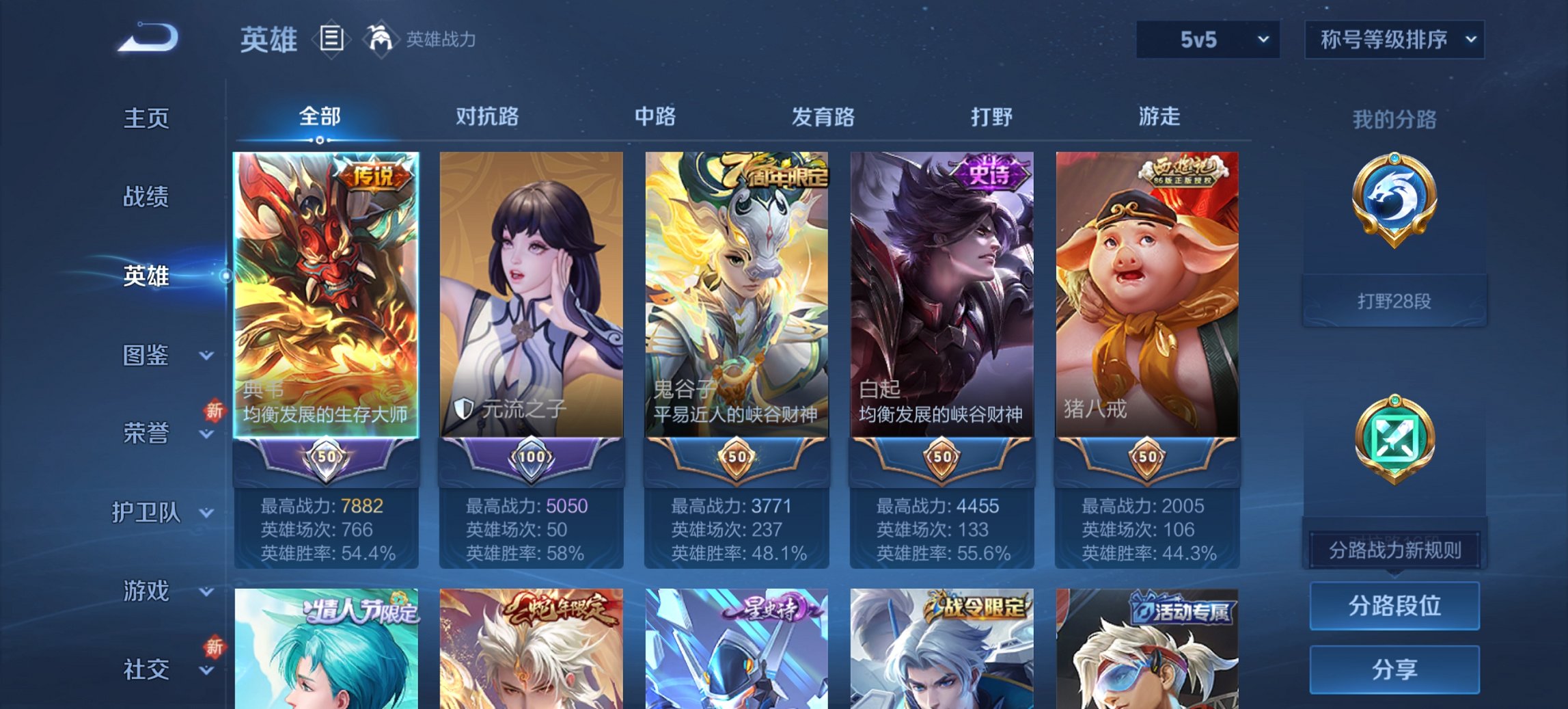Open the hero list icon beside 英雄 title
Viewport: 1568px width, 709px height.
coord(331,40)
